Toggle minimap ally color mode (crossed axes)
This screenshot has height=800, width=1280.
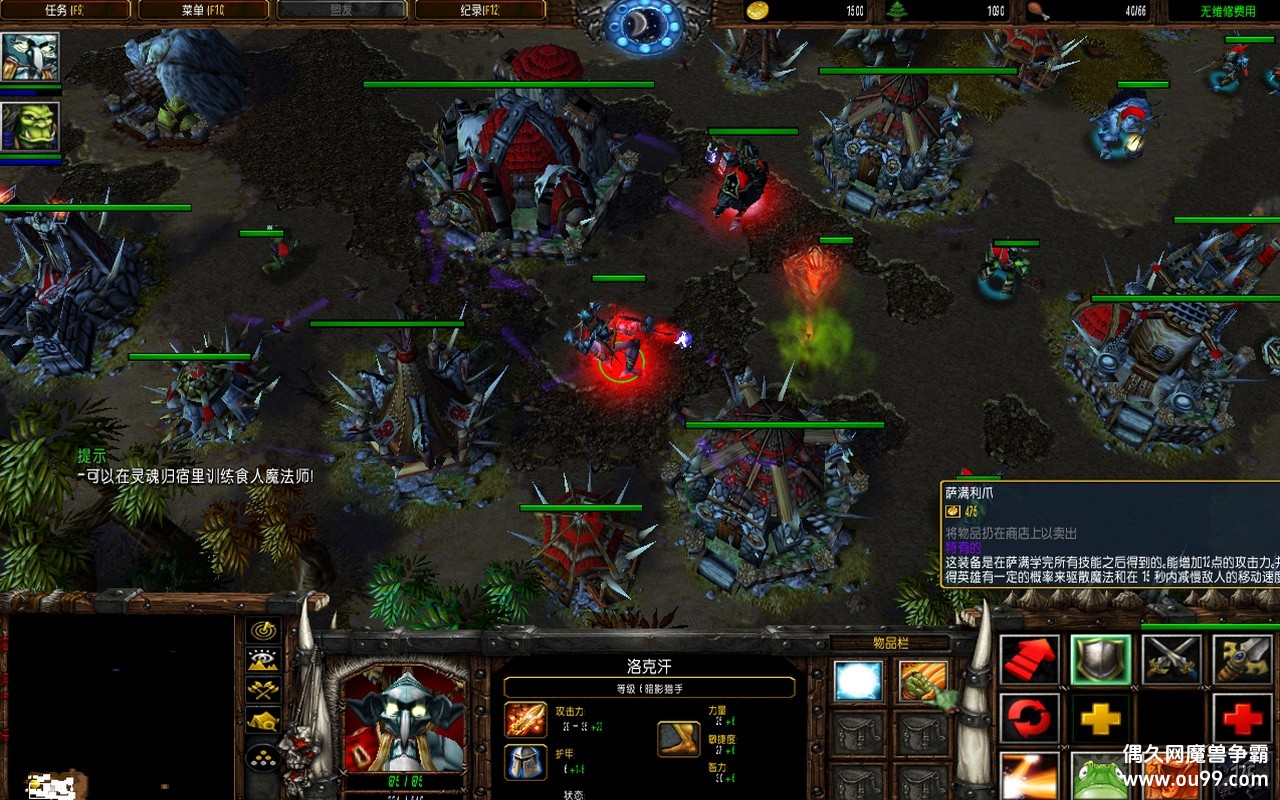(264, 689)
